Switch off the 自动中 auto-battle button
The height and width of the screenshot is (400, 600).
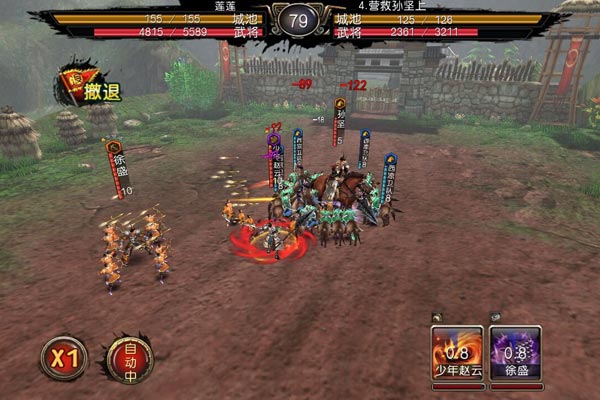pos(129,358)
